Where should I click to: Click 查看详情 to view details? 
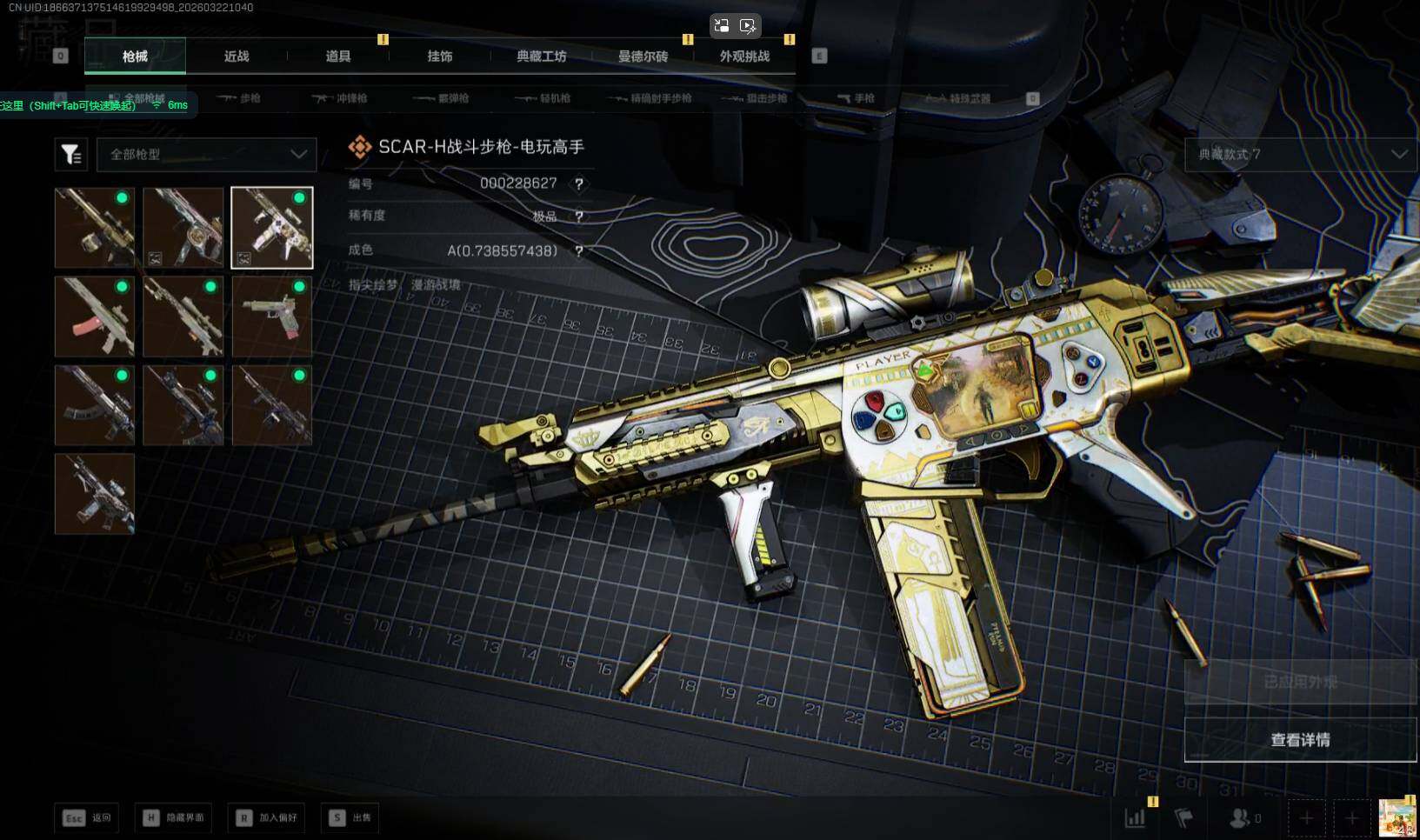point(1300,740)
